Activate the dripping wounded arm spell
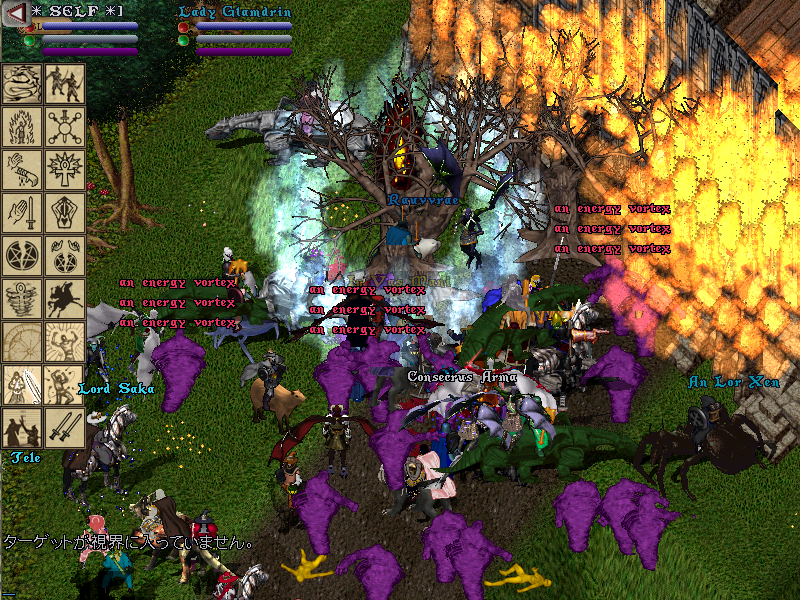Image resolution: width=800 pixels, height=600 pixels. 22,169
